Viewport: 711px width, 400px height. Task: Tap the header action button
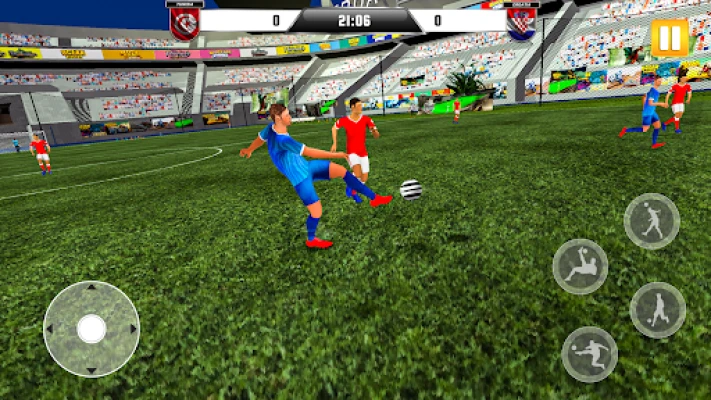point(652,220)
